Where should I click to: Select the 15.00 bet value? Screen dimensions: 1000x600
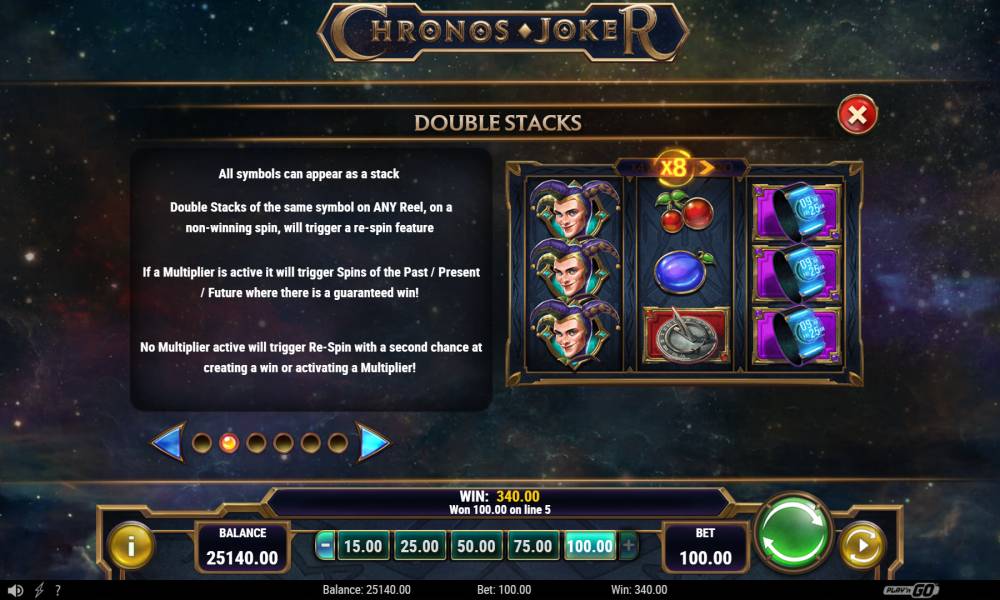tap(362, 546)
